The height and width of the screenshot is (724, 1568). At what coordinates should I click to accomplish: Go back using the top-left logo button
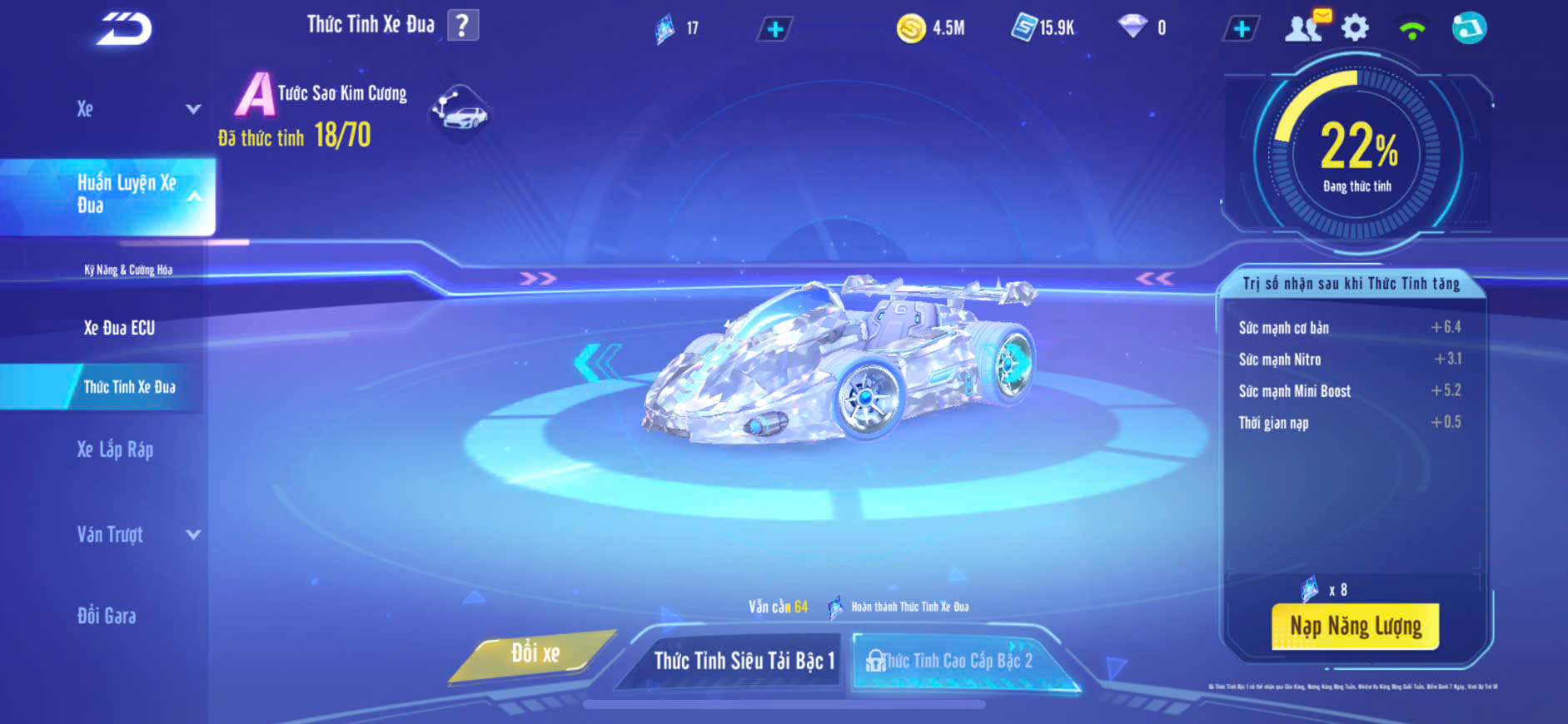point(124,29)
